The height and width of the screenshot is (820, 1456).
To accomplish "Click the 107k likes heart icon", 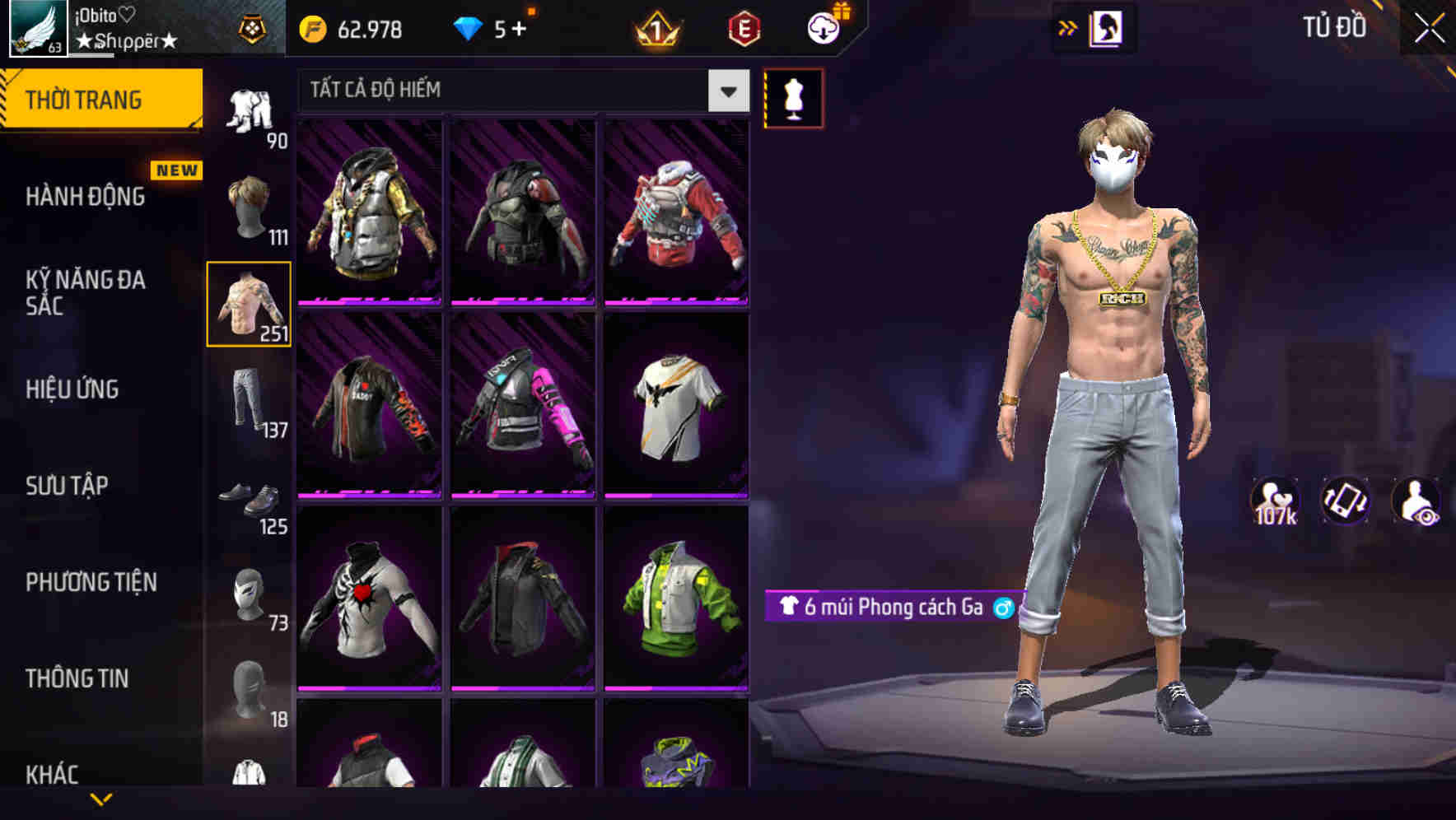I will 1275,501.
